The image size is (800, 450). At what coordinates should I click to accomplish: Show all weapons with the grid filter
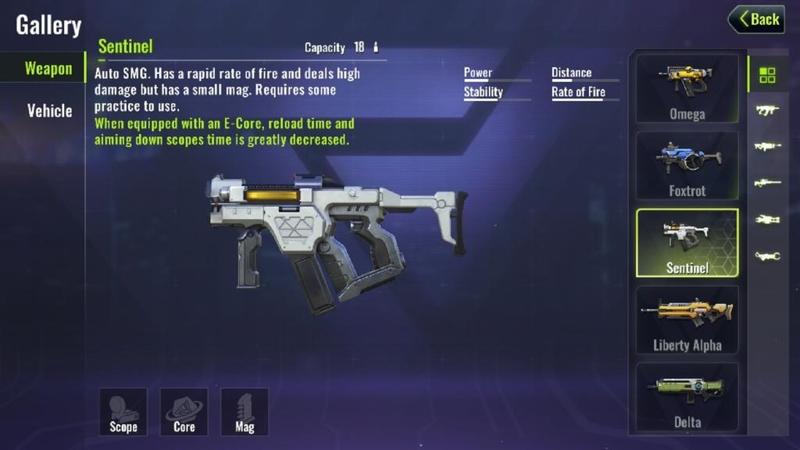[768, 75]
